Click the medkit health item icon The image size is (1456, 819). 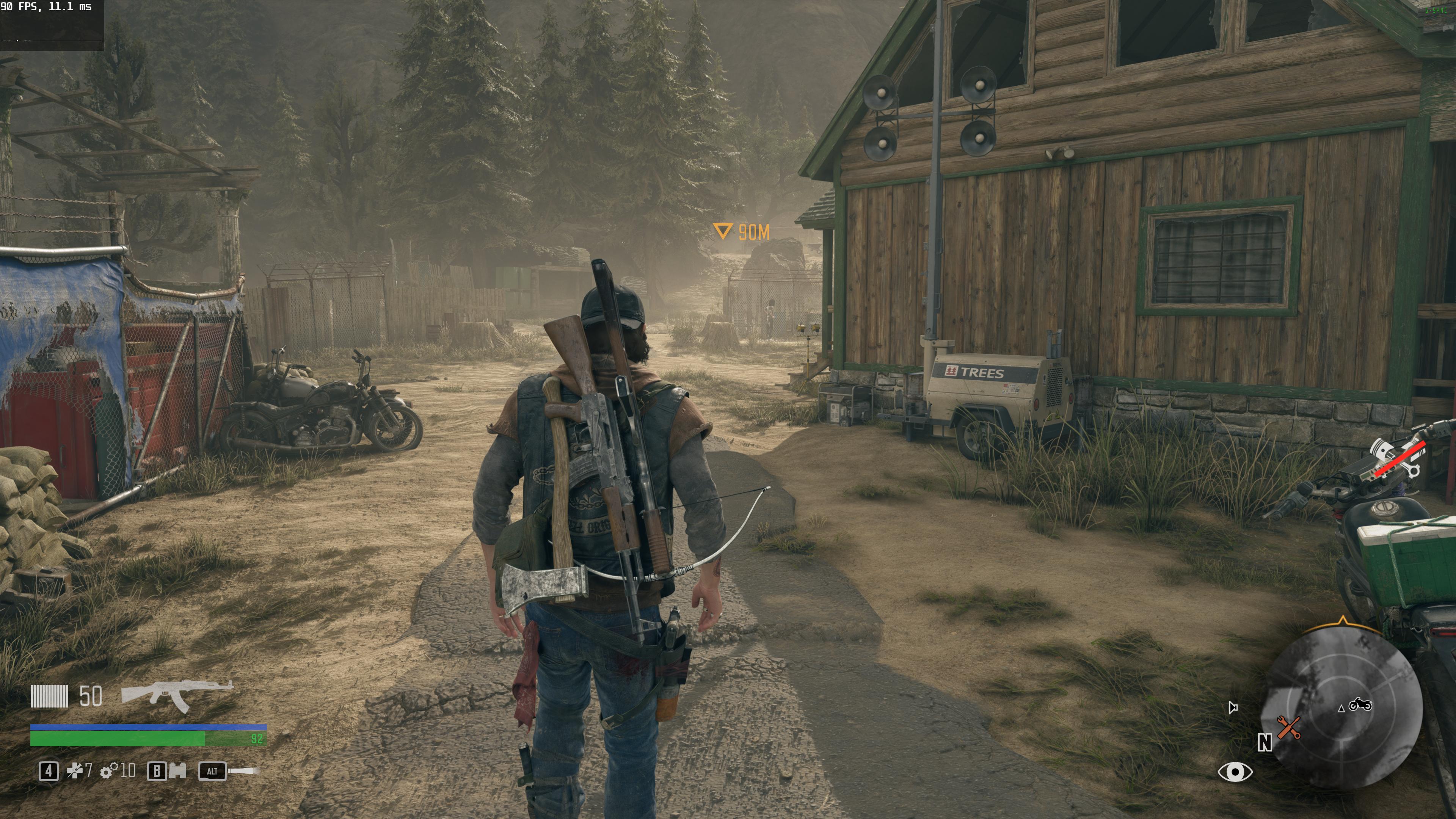coord(75,771)
